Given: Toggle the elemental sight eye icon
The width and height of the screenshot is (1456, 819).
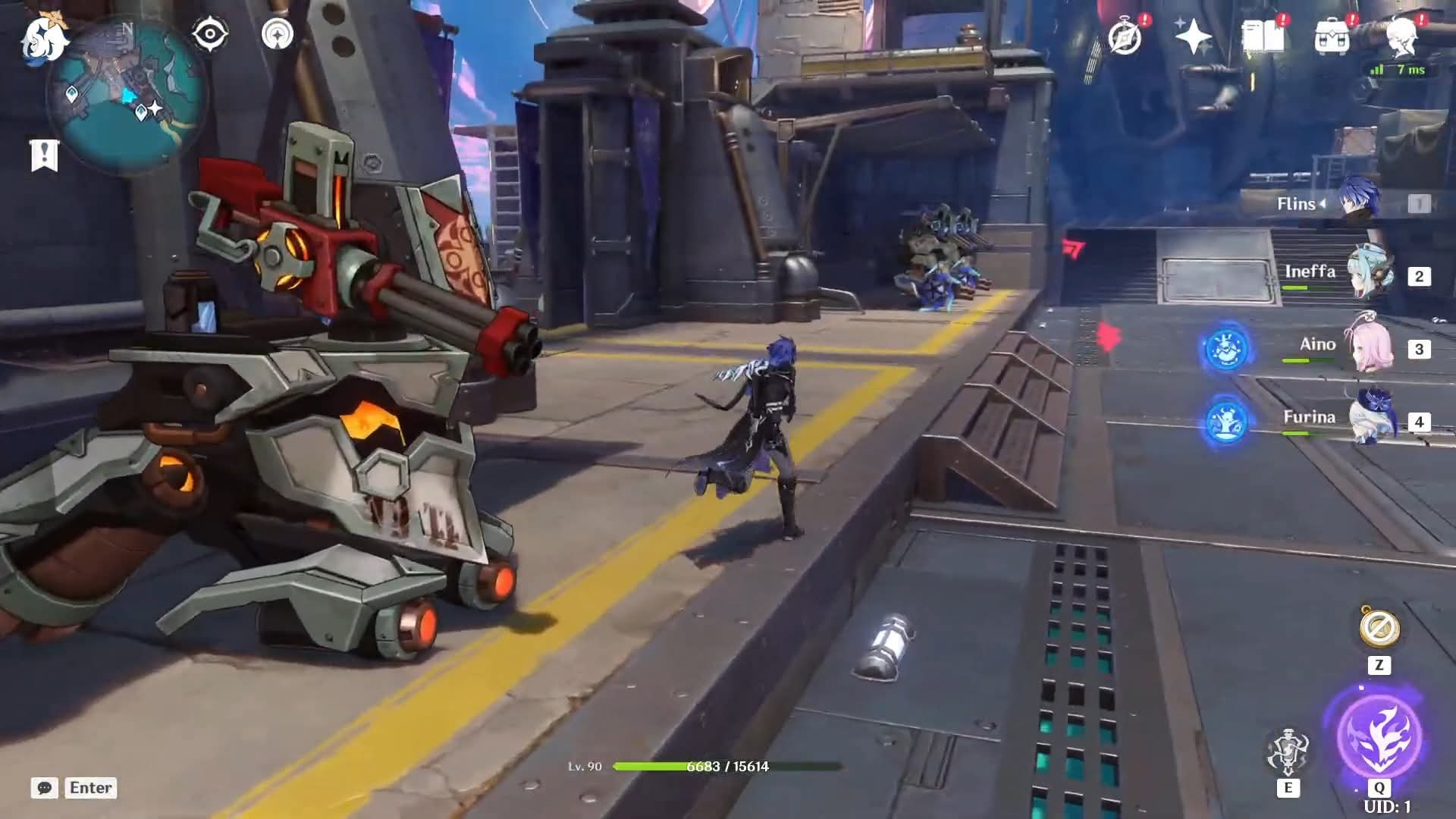Looking at the screenshot, I should (210, 35).
